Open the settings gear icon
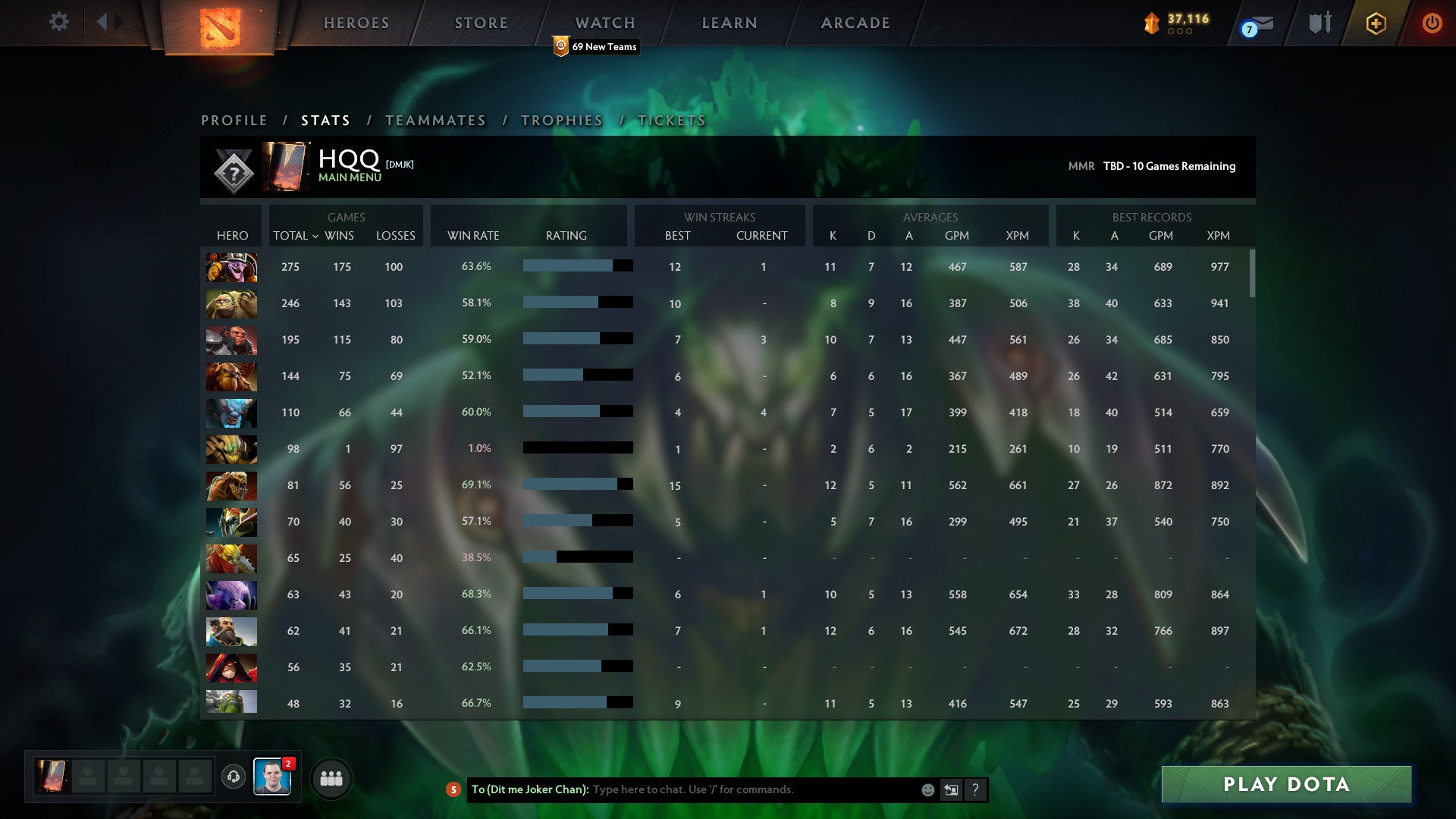 point(59,22)
